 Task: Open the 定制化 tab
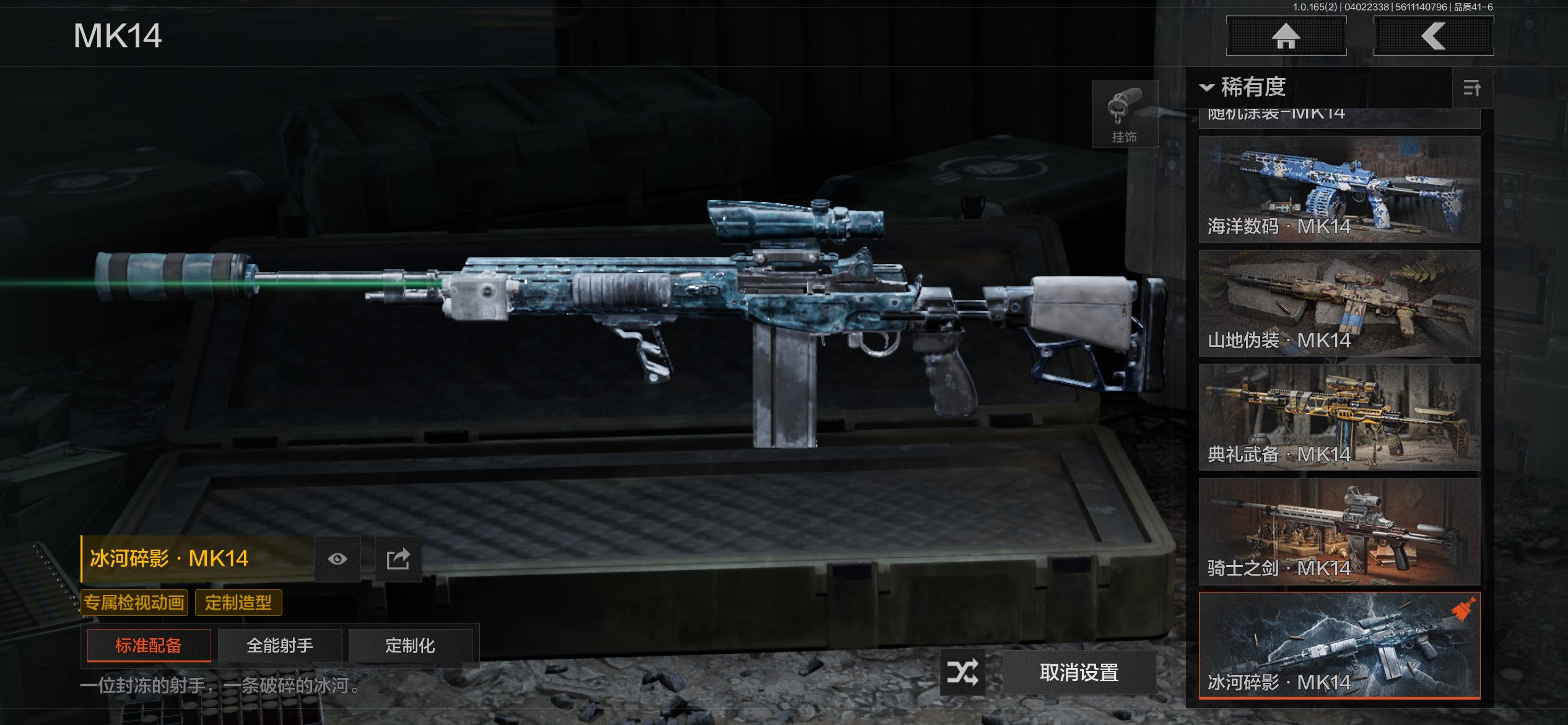tap(410, 646)
